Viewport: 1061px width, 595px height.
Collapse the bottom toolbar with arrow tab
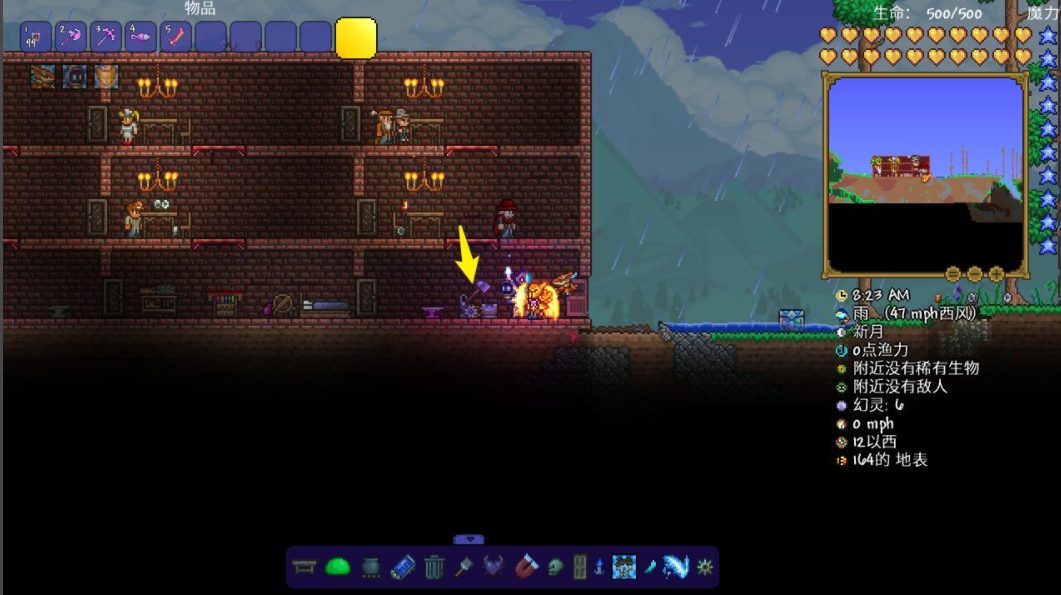tap(468, 540)
